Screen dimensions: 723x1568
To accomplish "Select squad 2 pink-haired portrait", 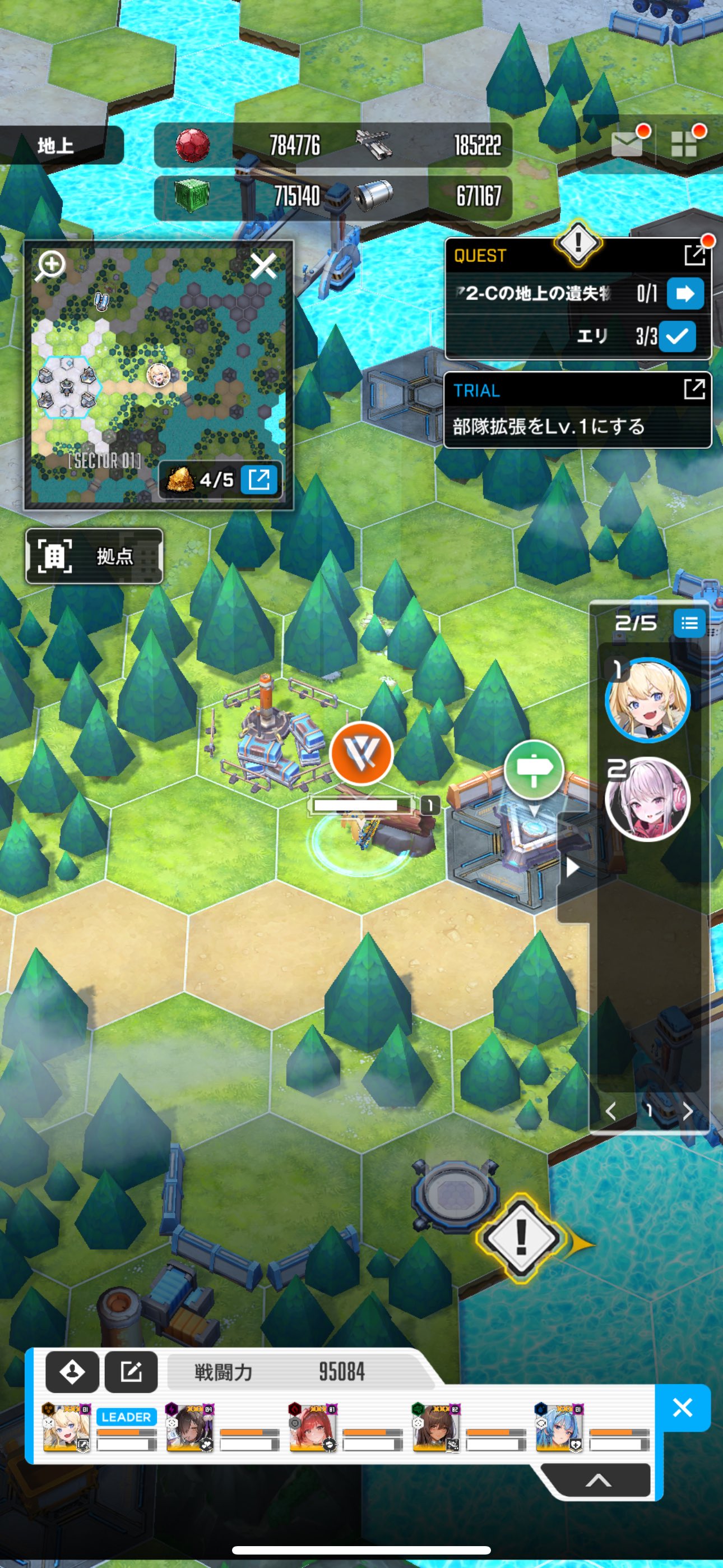I will pos(647,799).
